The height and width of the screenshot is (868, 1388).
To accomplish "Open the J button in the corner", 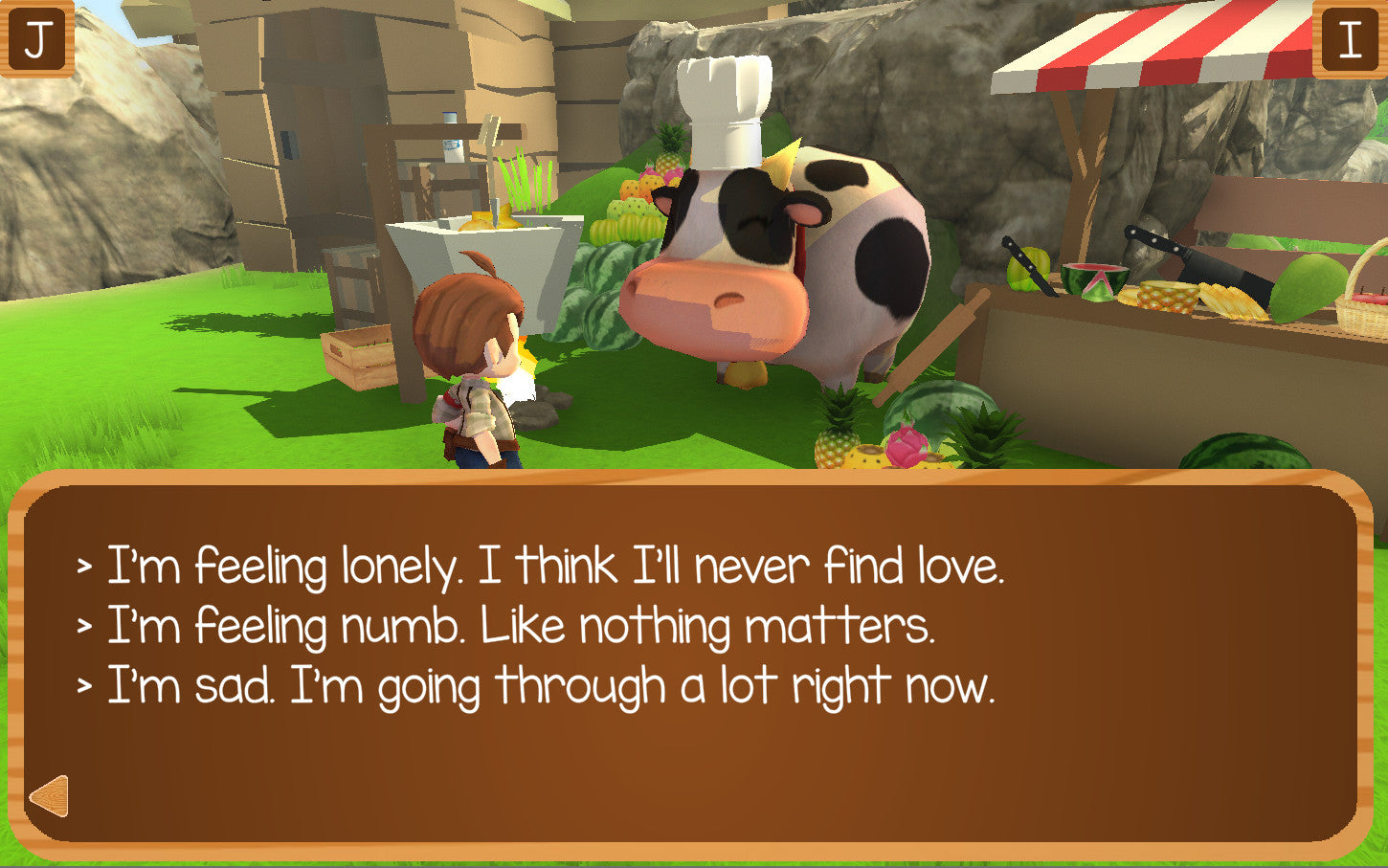I will point(36,39).
